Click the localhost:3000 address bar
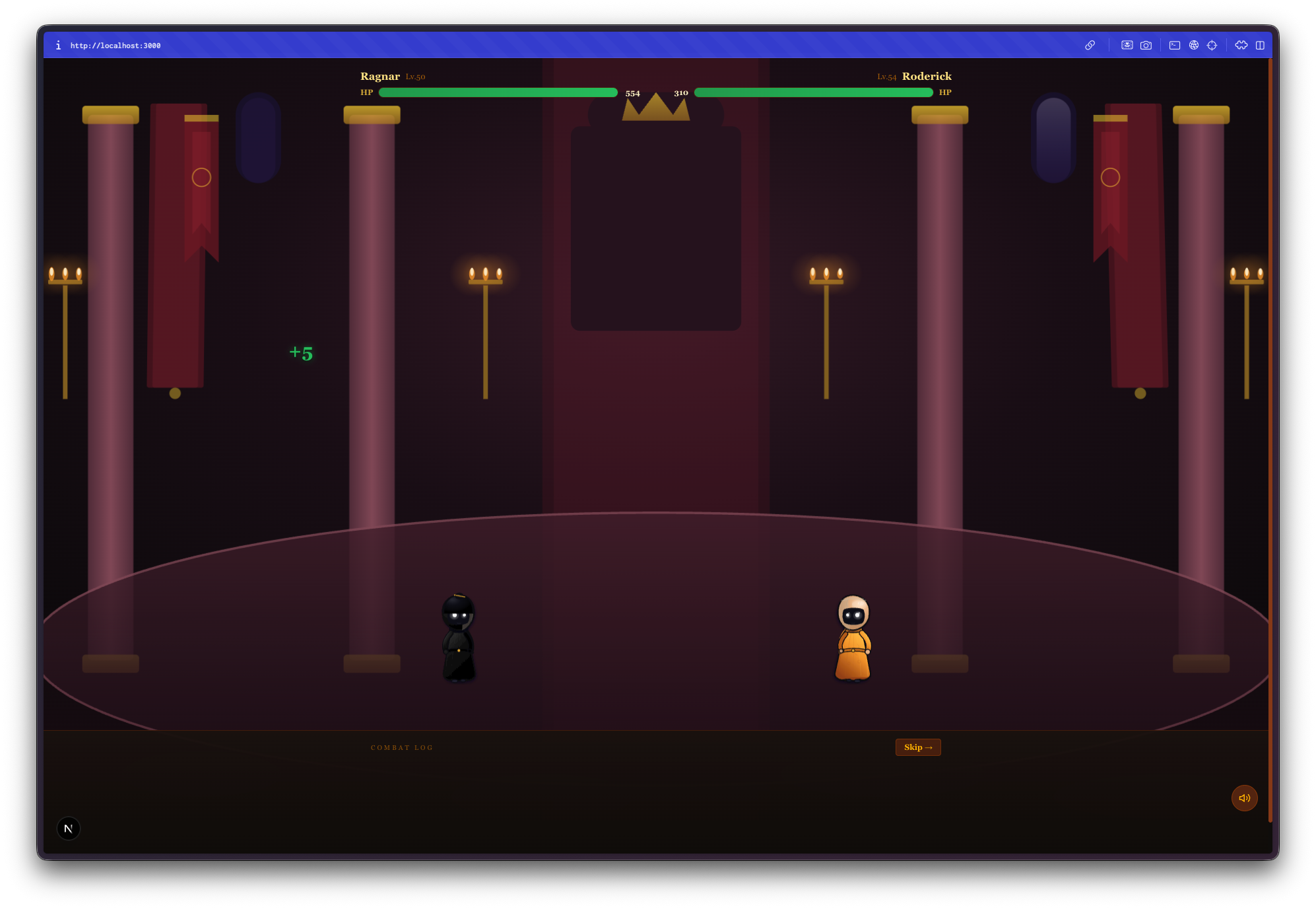 pyautogui.click(x=117, y=45)
